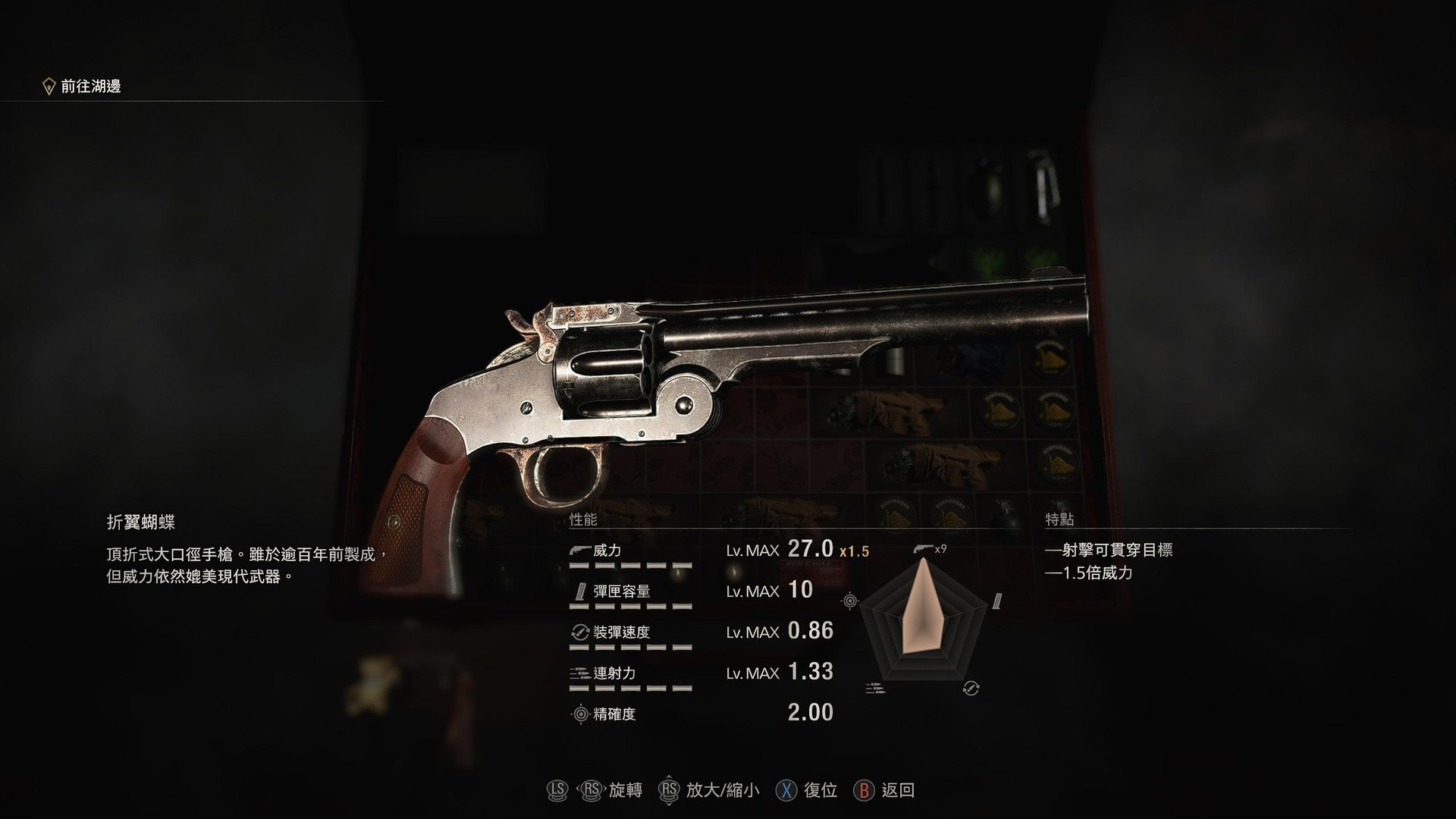Select the 前往湖邊 objective tracker
Screen dimensions: 1456x819
click(90, 86)
